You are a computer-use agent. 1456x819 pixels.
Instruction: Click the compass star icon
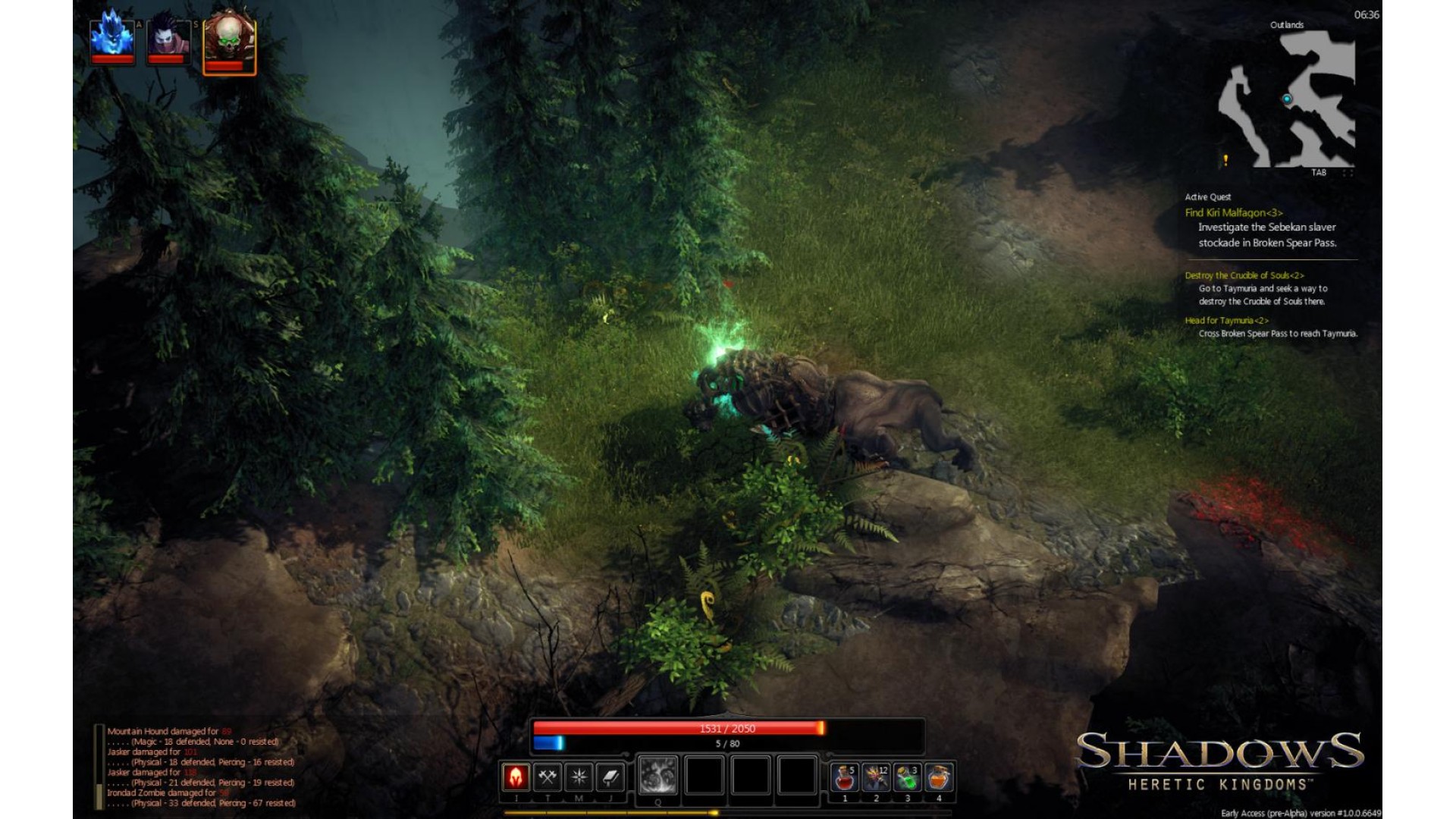579,777
